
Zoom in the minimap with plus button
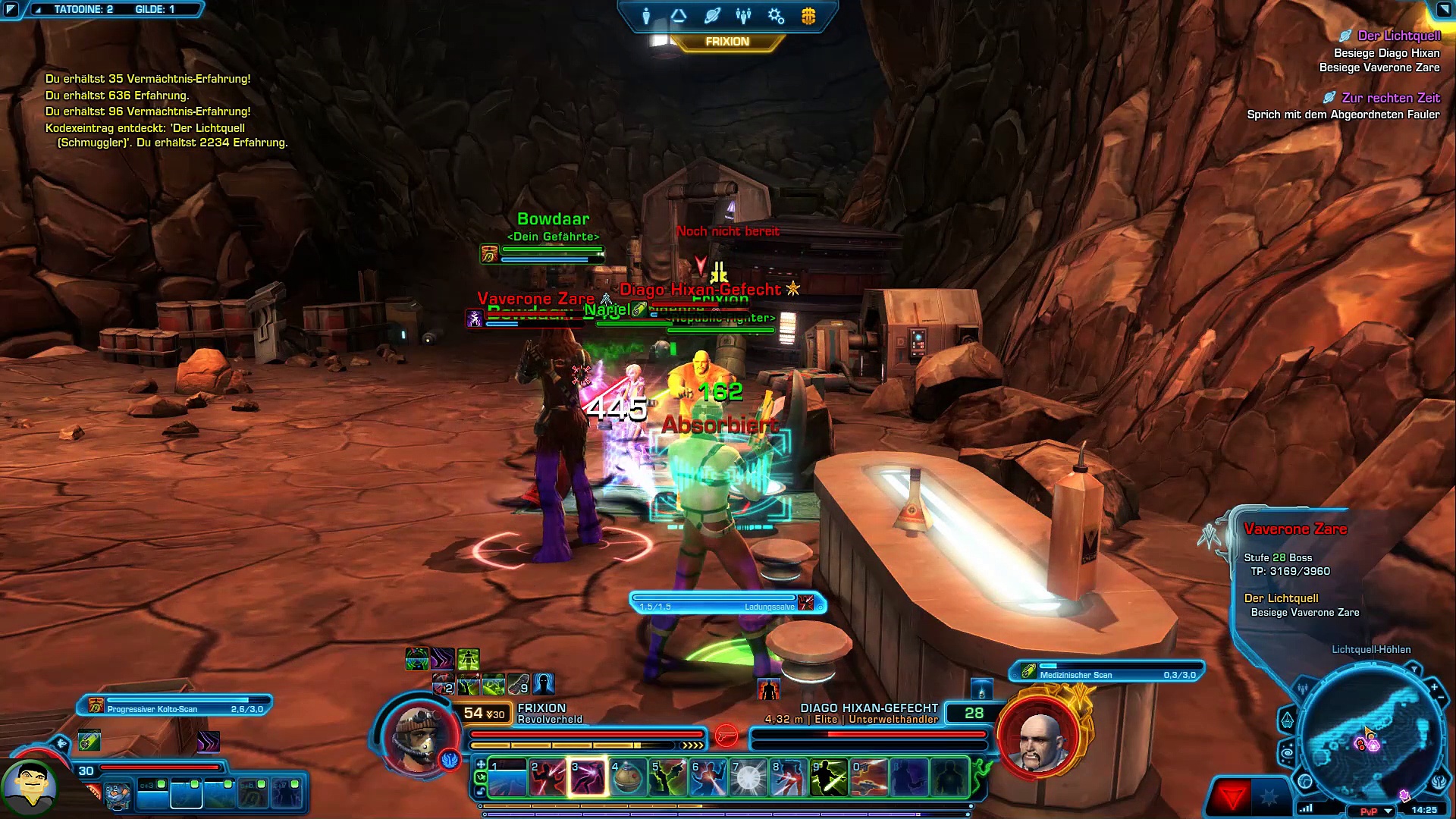pos(1434,687)
